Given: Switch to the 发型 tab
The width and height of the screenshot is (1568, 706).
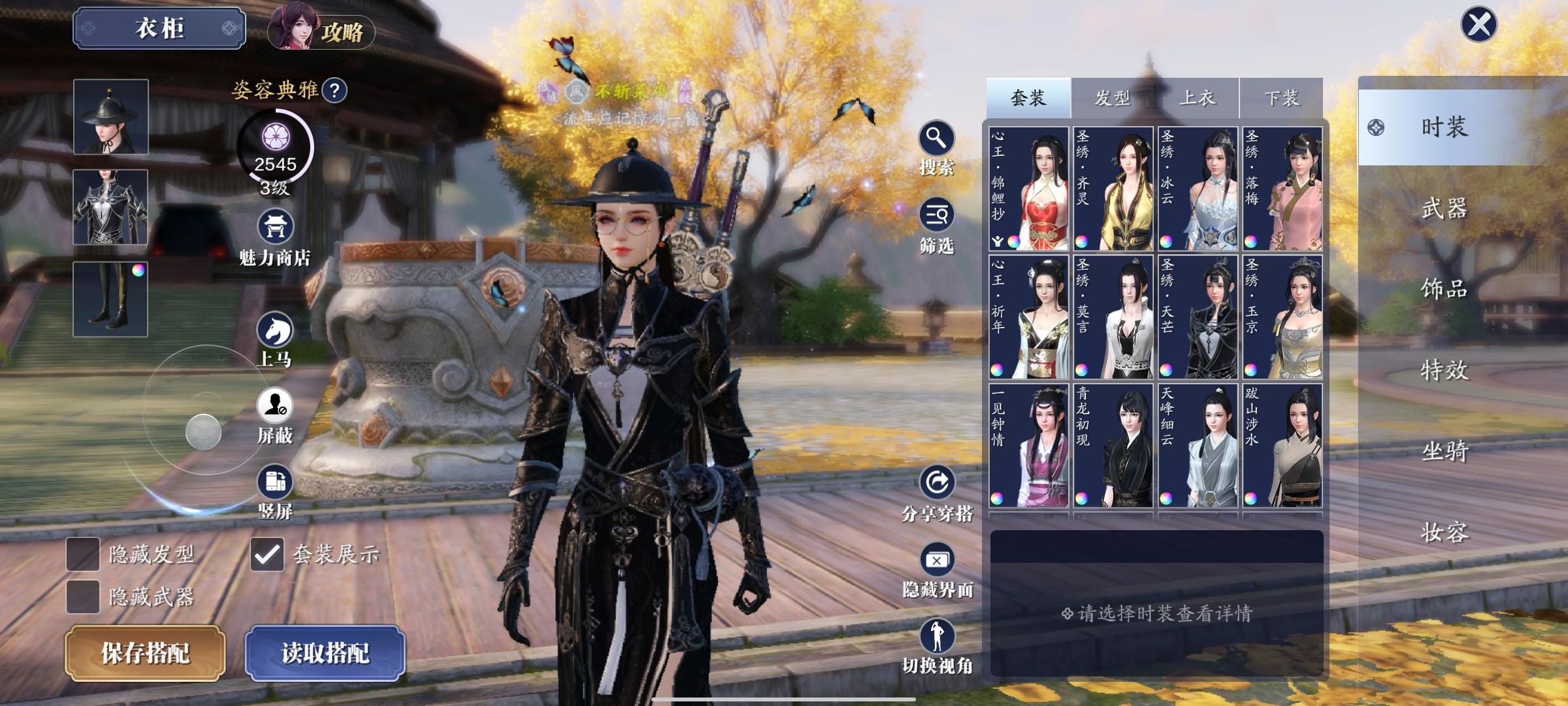Looking at the screenshot, I should pyautogui.click(x=1112, y=98).
